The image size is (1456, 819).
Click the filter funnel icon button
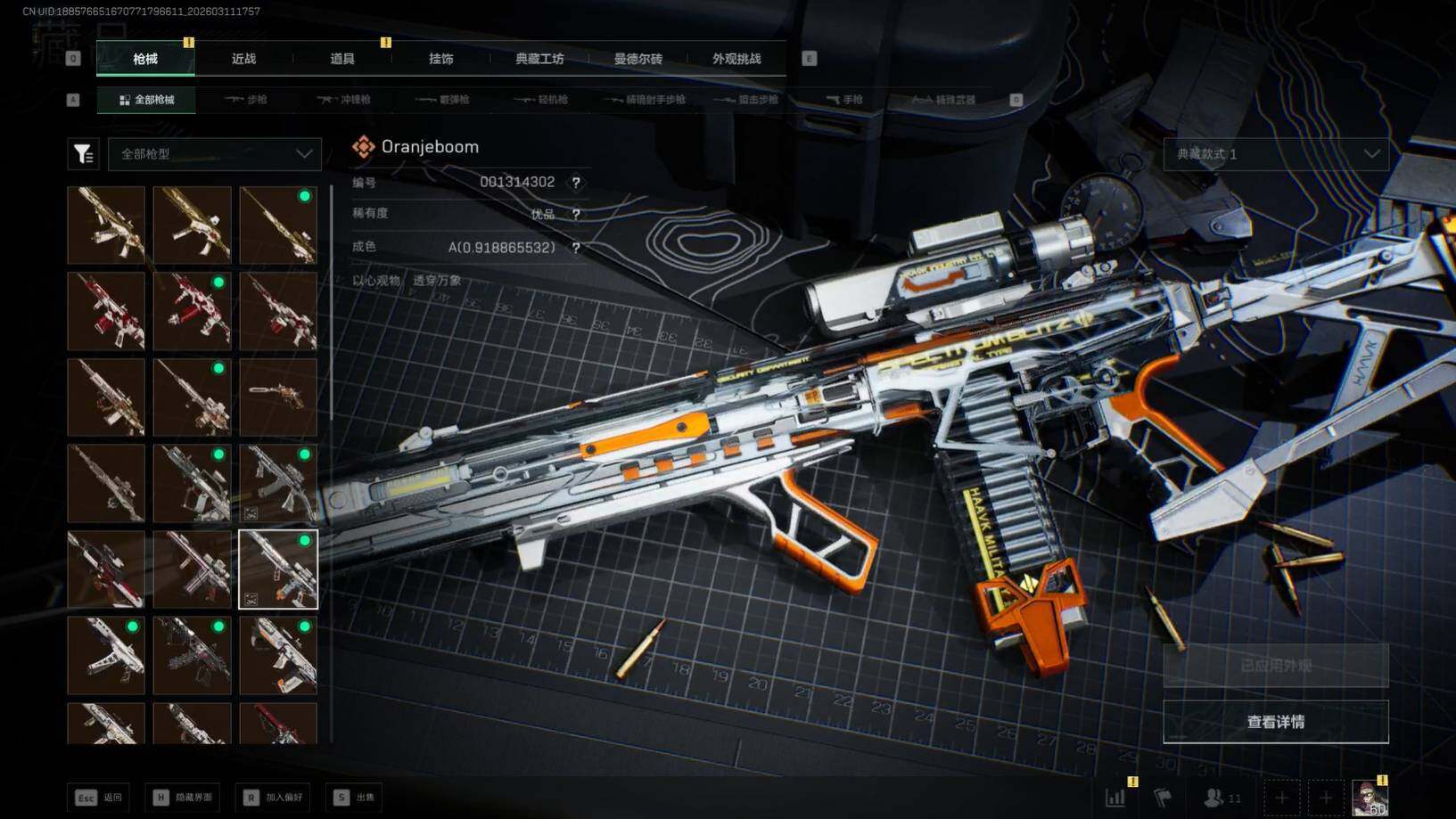[83, 154]
